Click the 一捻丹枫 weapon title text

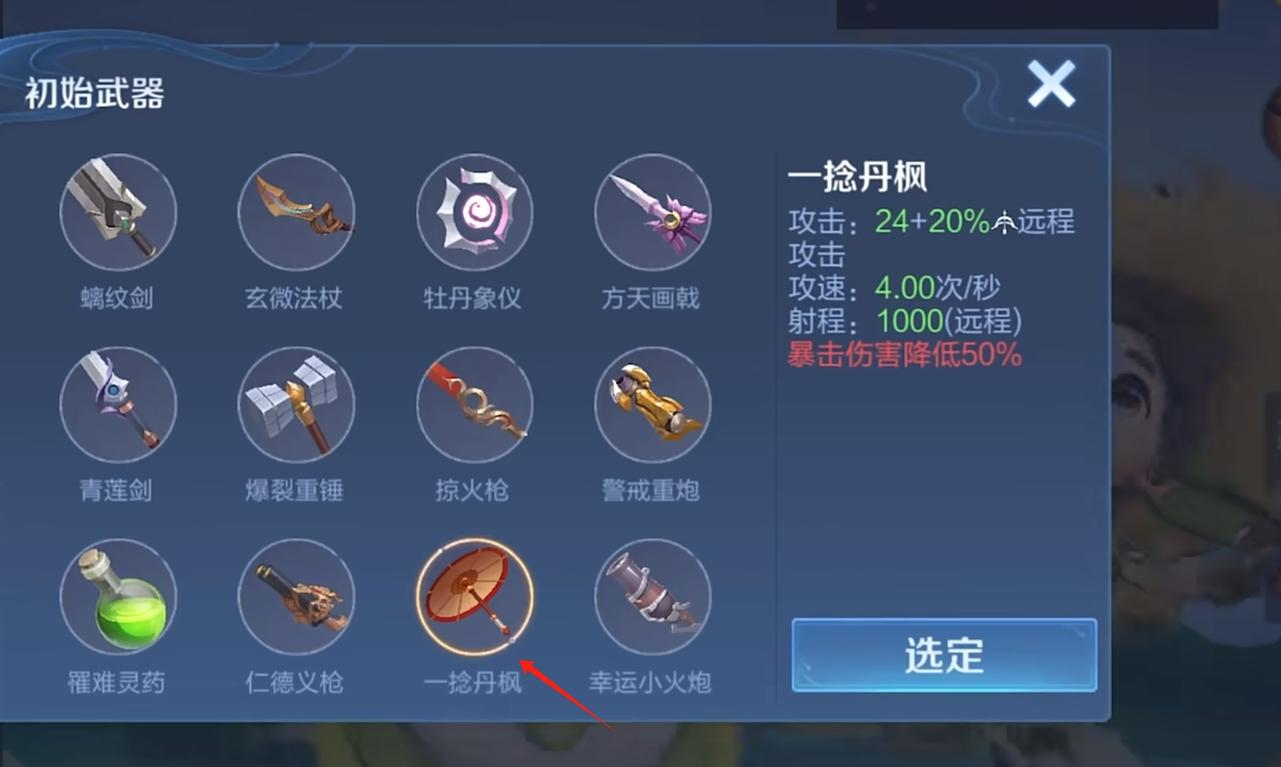[x=855, y=175]
